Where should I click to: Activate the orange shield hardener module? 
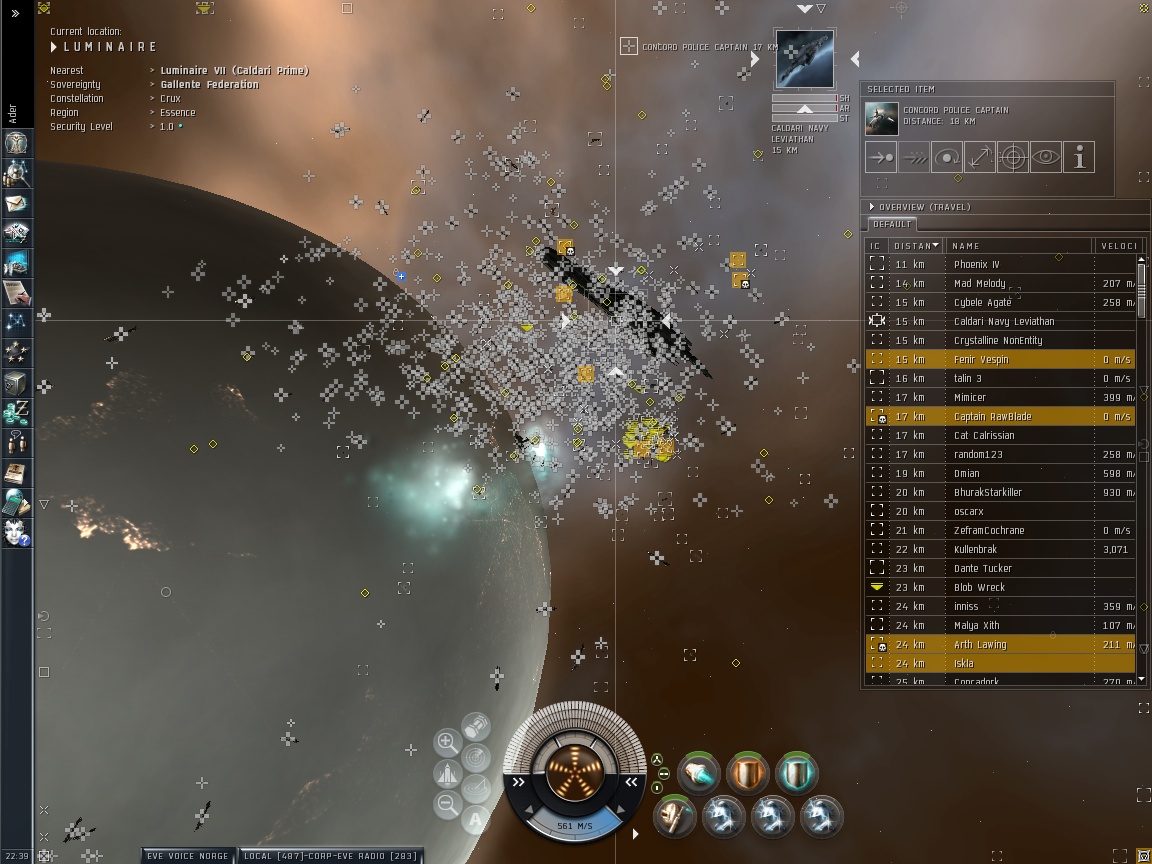(x=748, y=773)
